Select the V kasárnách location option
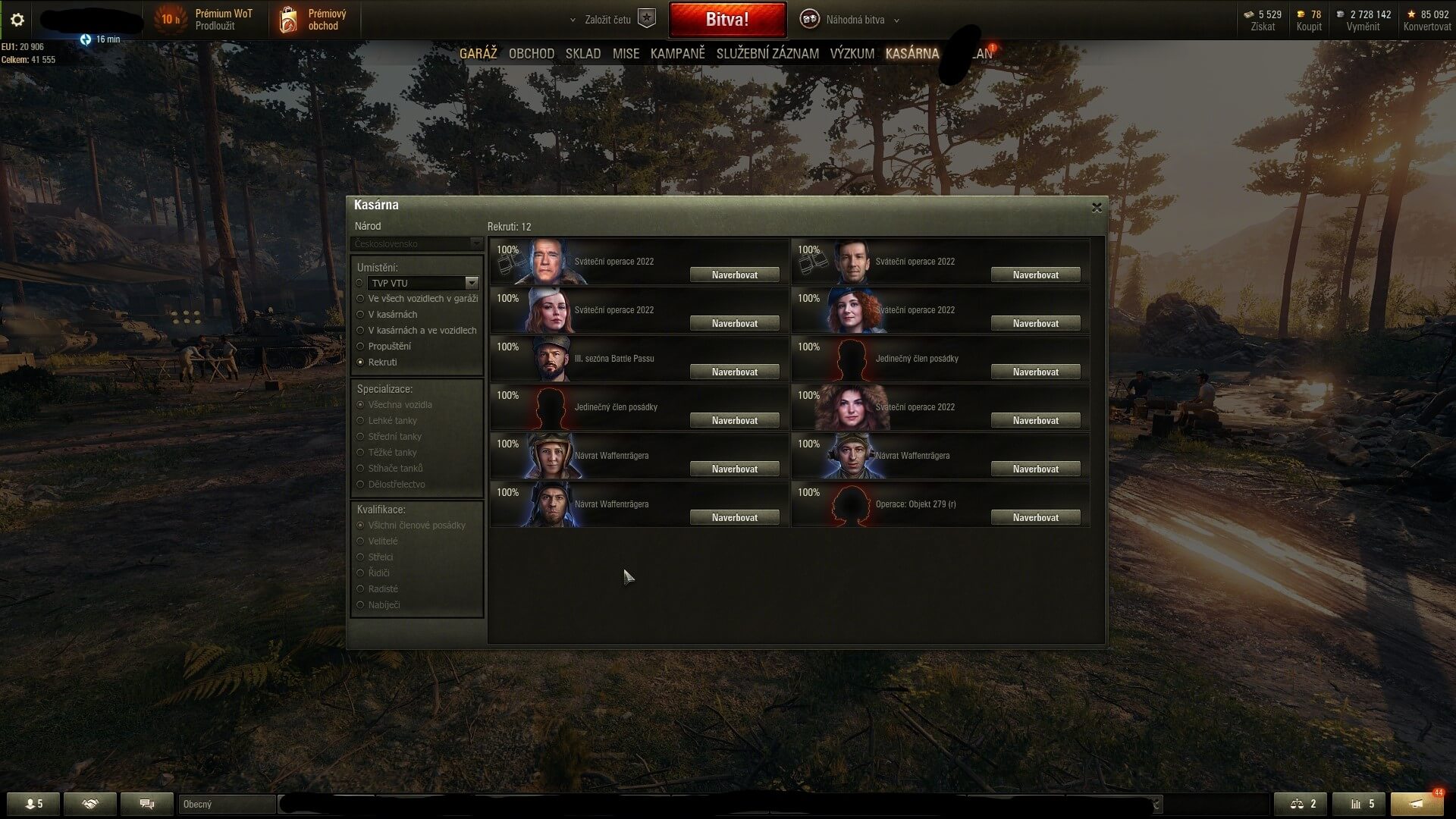This screenshot has width=1456, height=819. click(x=360, y=315)
